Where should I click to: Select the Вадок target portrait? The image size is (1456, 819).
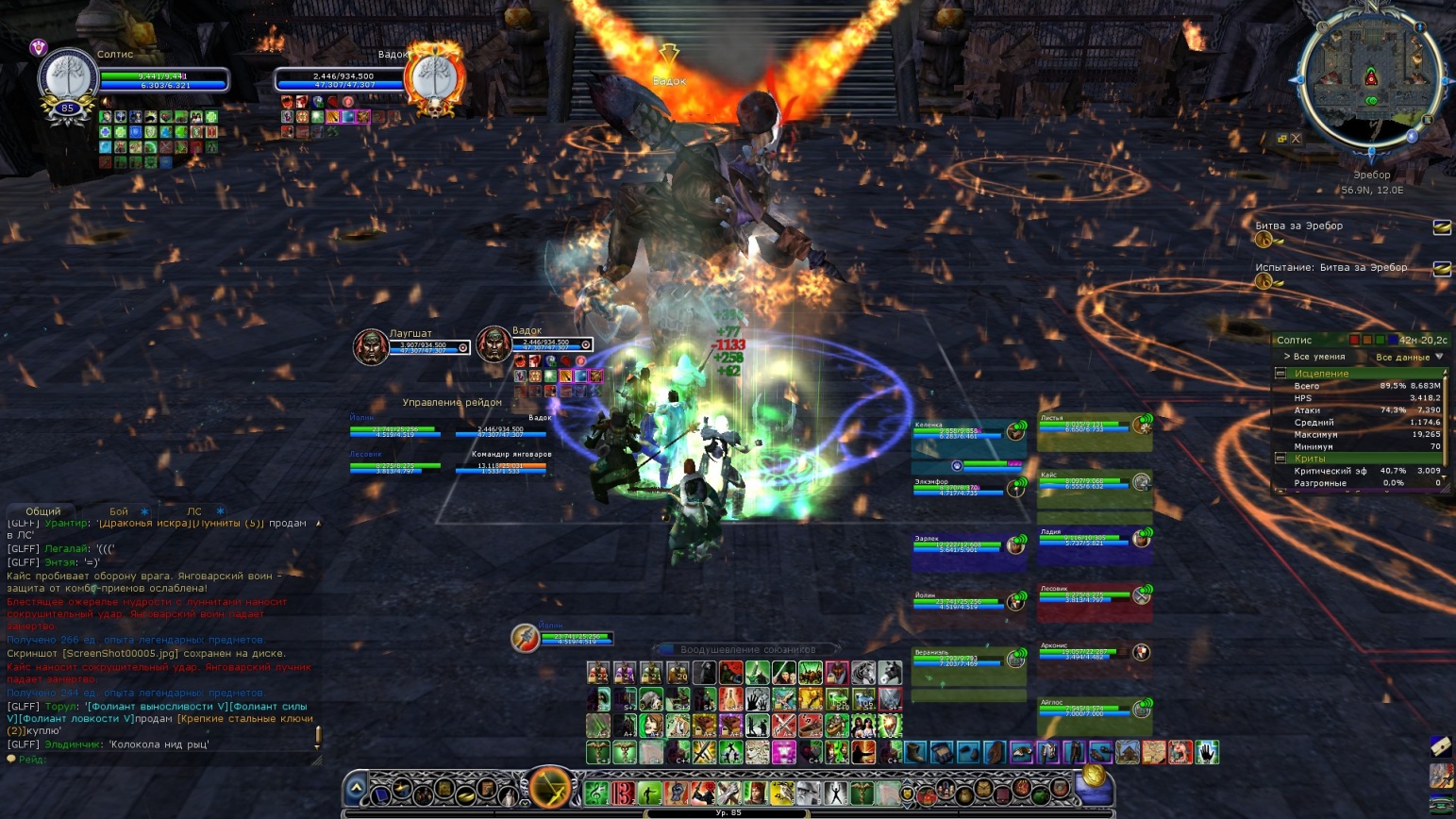click(x=435, y=79)
